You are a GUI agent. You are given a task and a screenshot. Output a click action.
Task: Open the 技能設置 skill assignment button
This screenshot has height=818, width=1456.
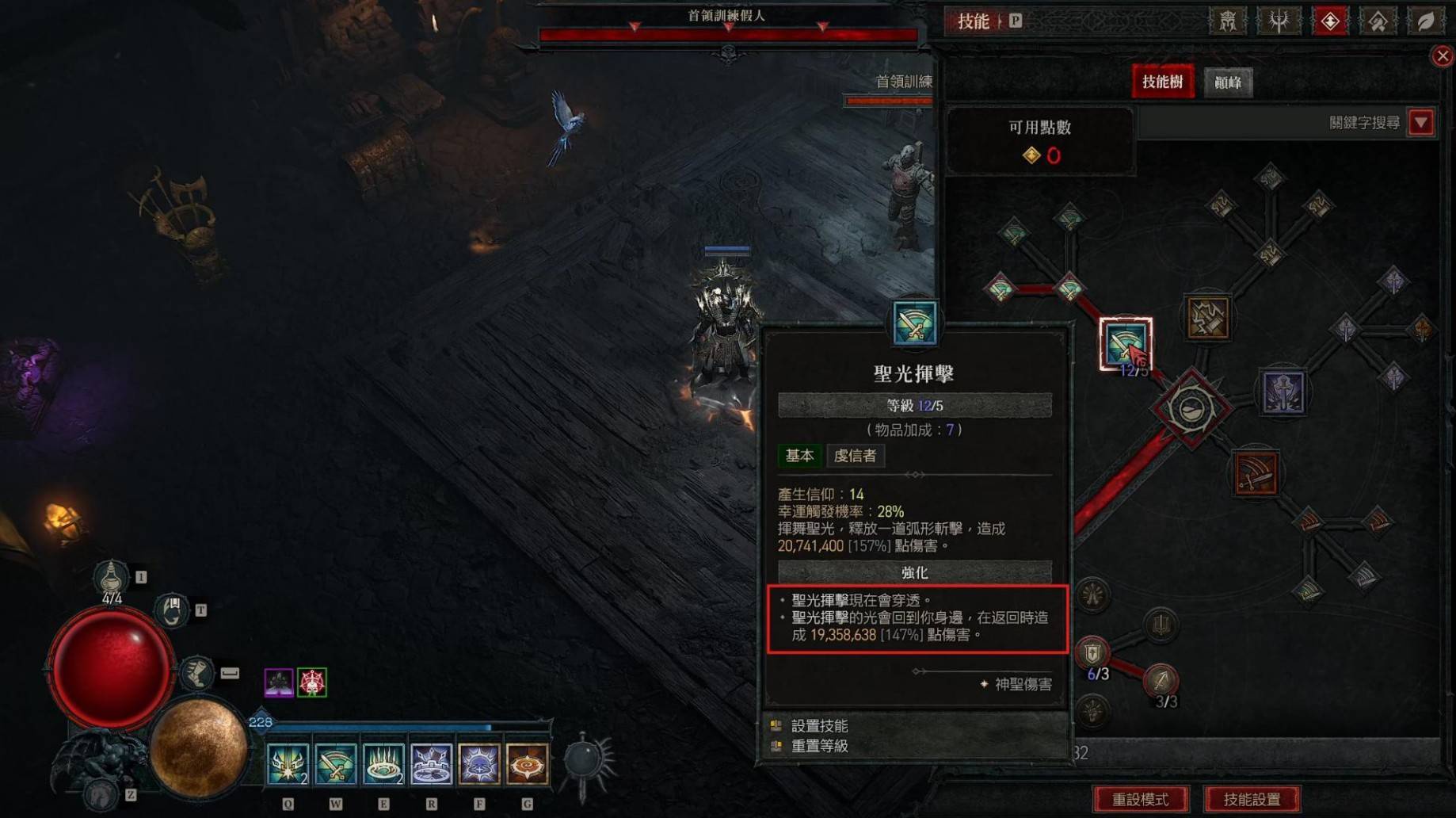1252,799
